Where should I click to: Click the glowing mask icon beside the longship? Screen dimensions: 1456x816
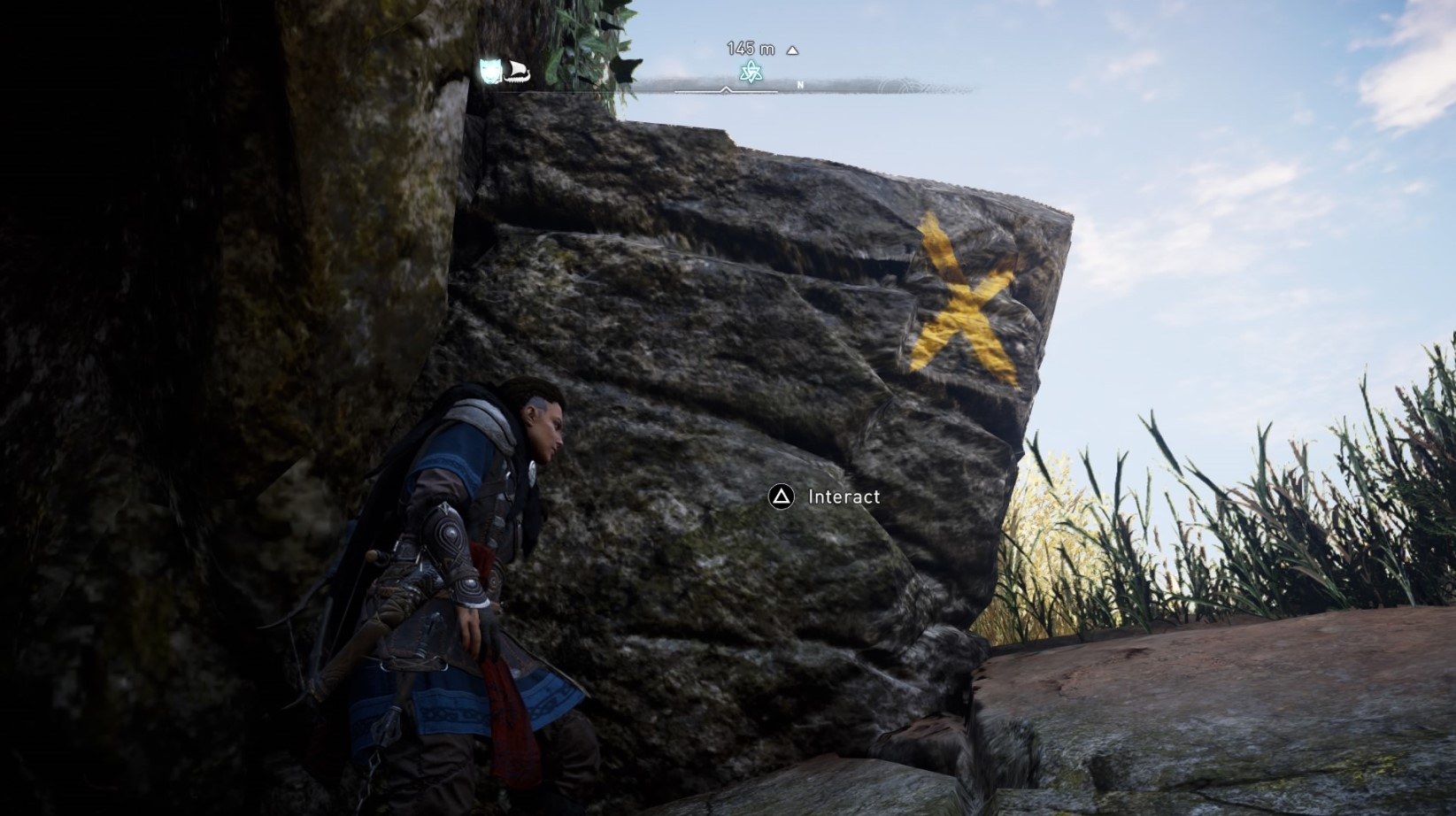[489, 71]
